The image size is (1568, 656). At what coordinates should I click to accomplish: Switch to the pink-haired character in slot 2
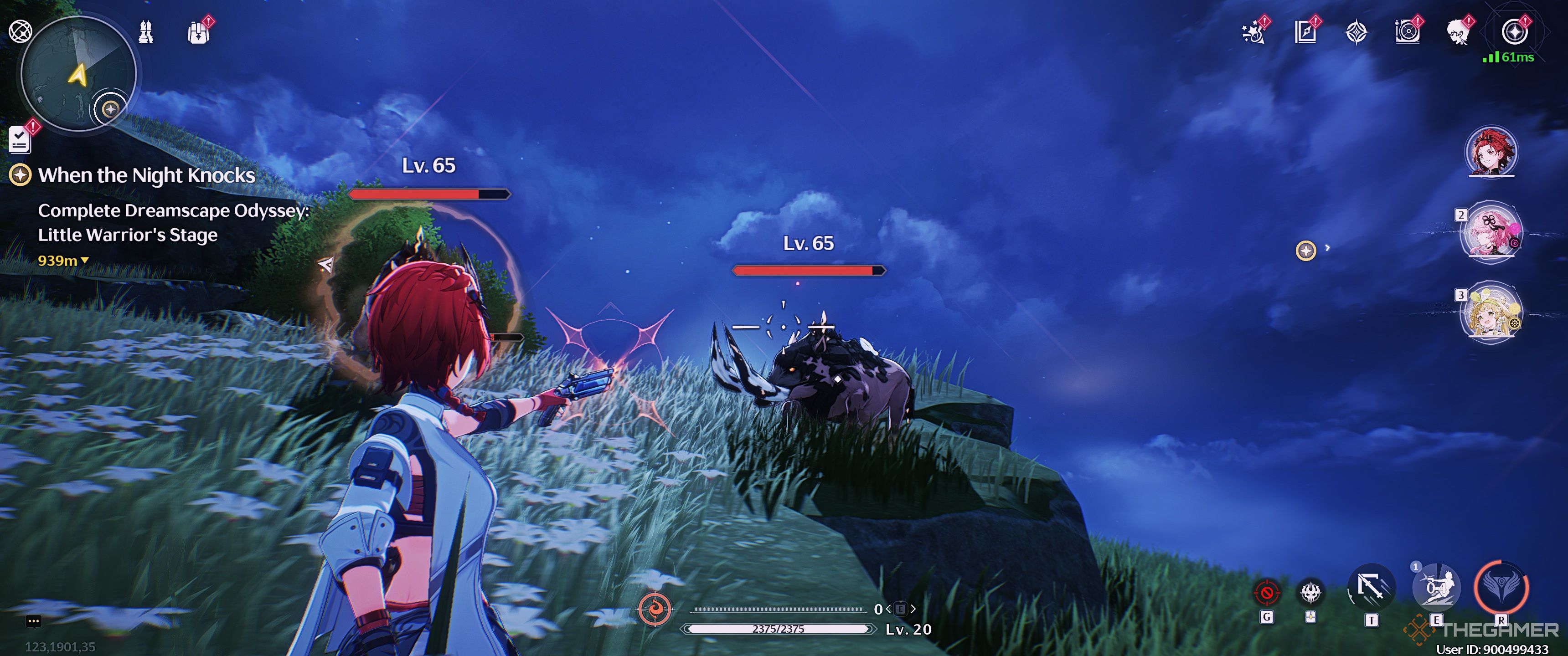[1491, 232]
